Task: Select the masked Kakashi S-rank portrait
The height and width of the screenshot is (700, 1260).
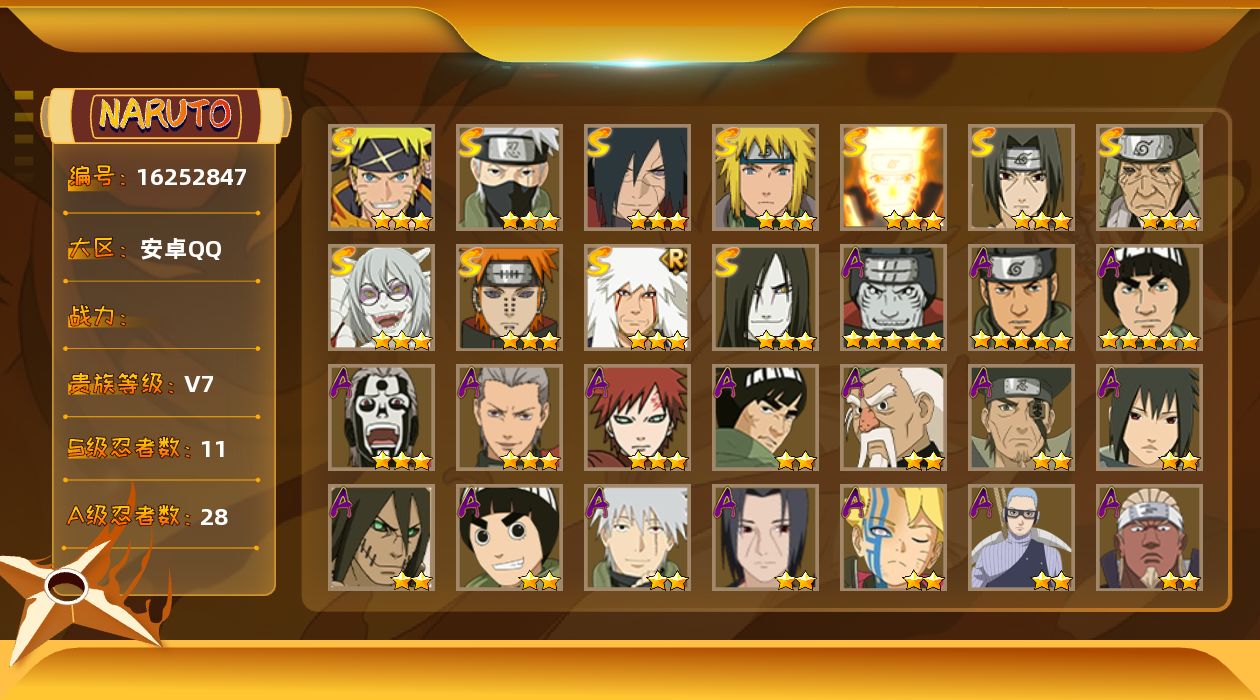Action: (x=509, y=177)
